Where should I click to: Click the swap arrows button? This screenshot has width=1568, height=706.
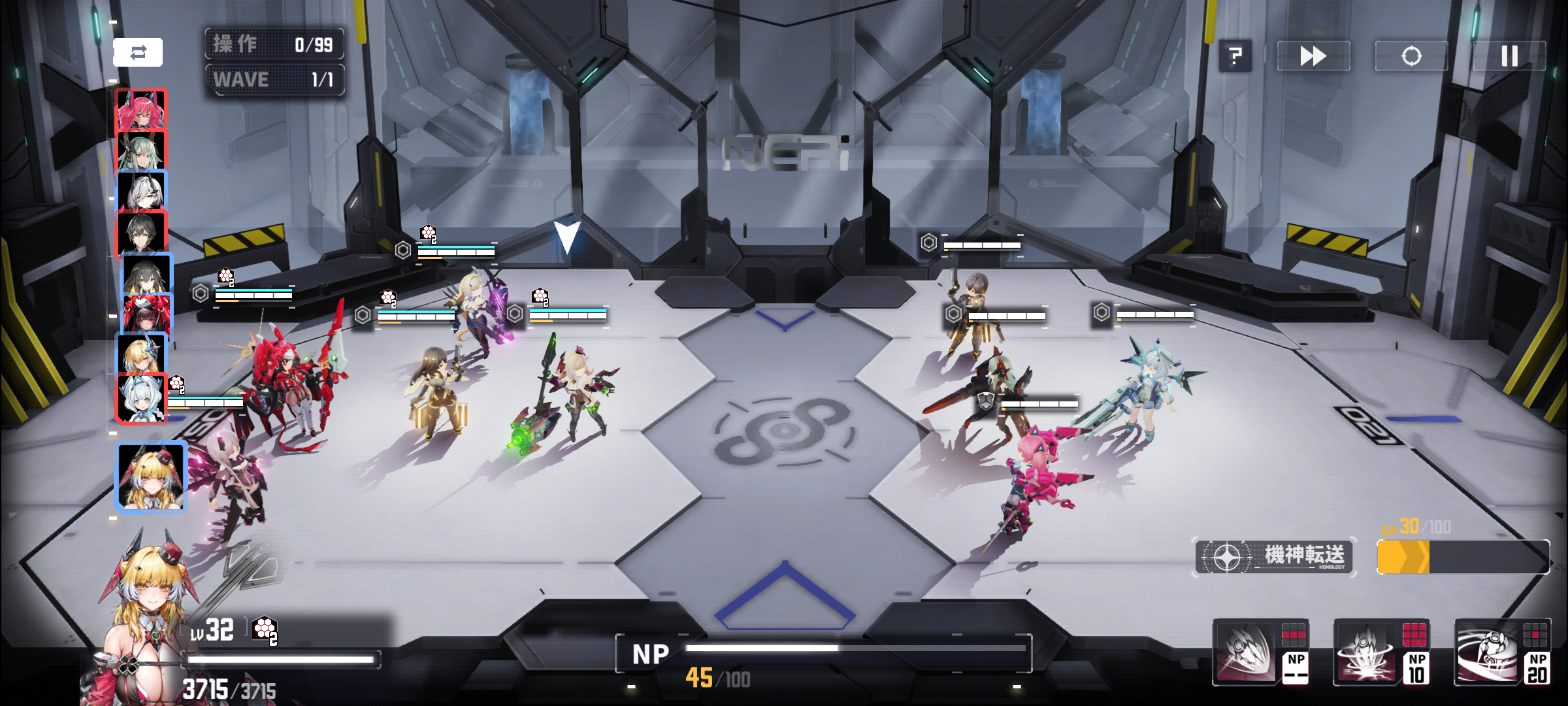[x=138, y=52]
